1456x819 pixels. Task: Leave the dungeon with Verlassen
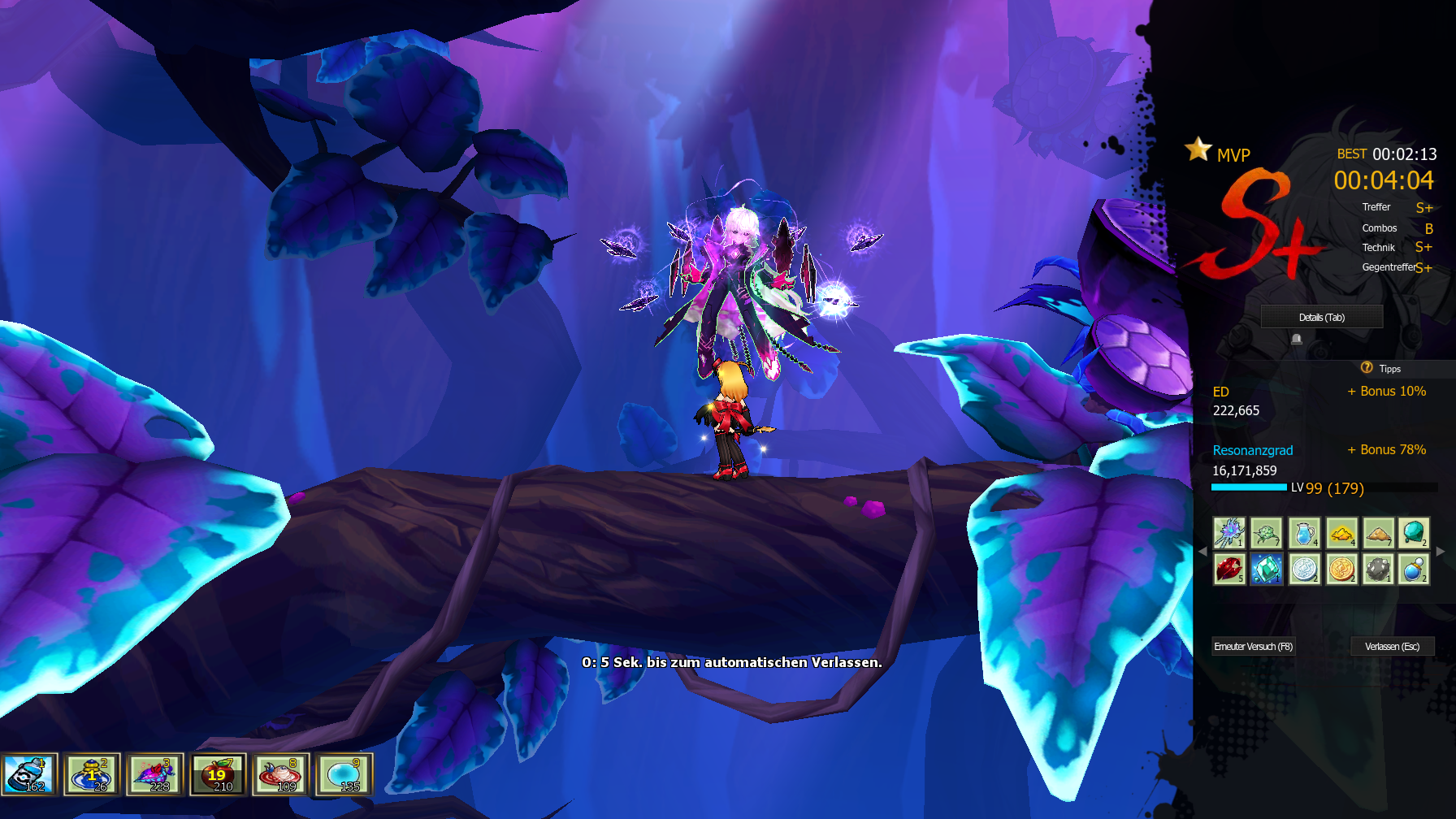click(1392, 647)
